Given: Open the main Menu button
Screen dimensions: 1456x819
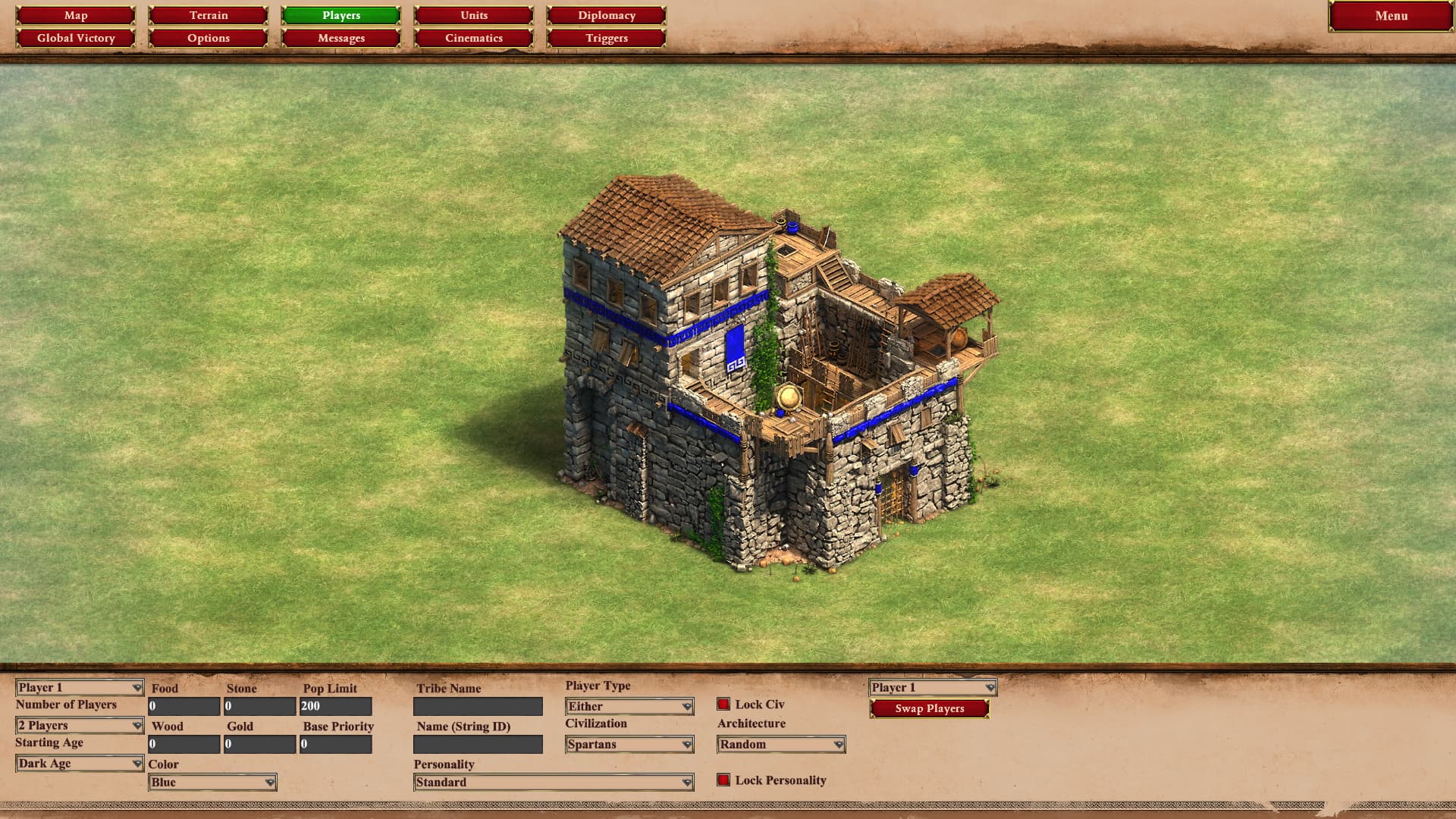Looking at the screenshot, I should [x=1391, y=16].
